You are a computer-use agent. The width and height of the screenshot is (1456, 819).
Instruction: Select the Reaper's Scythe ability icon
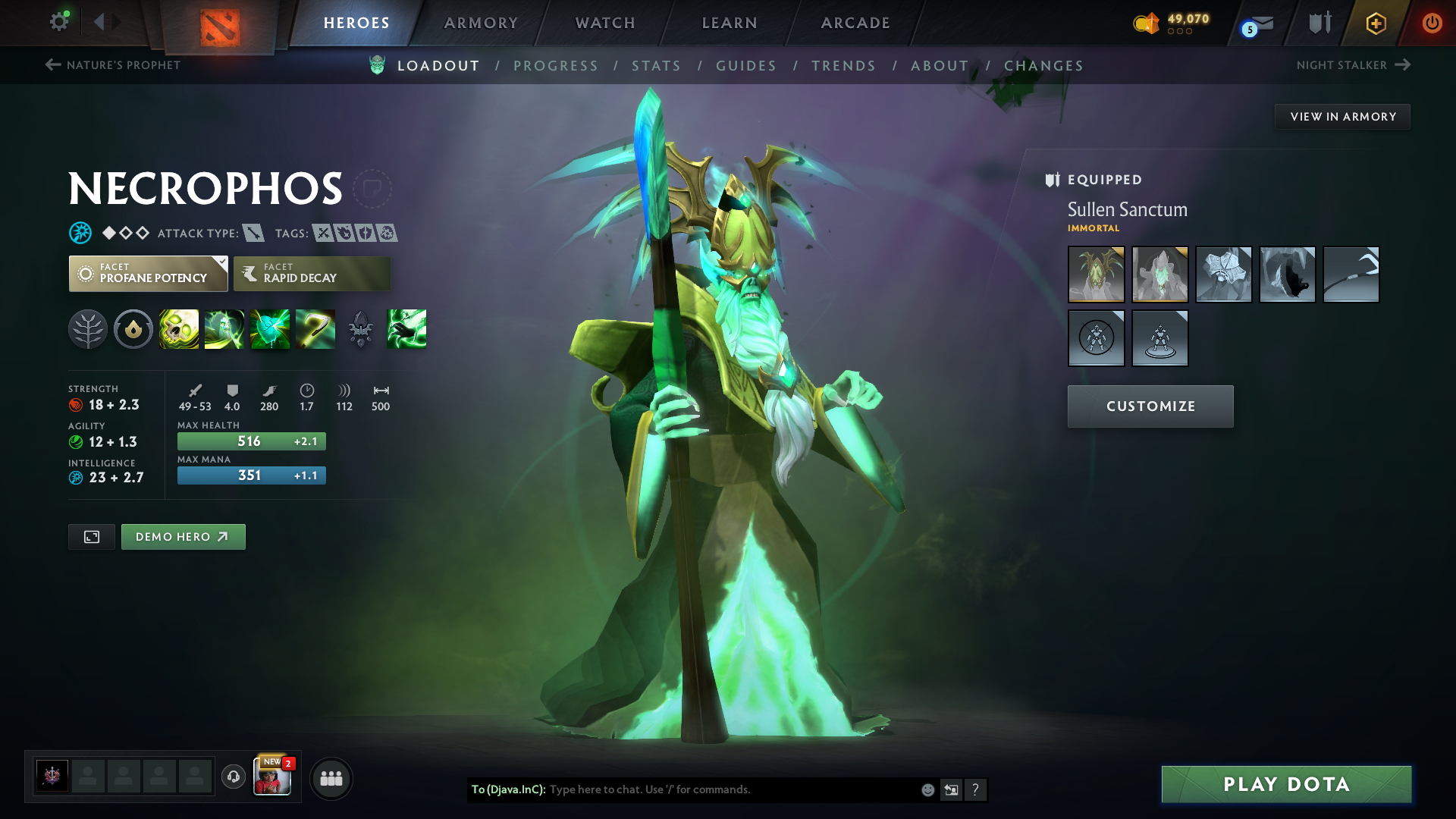(315, 329)
